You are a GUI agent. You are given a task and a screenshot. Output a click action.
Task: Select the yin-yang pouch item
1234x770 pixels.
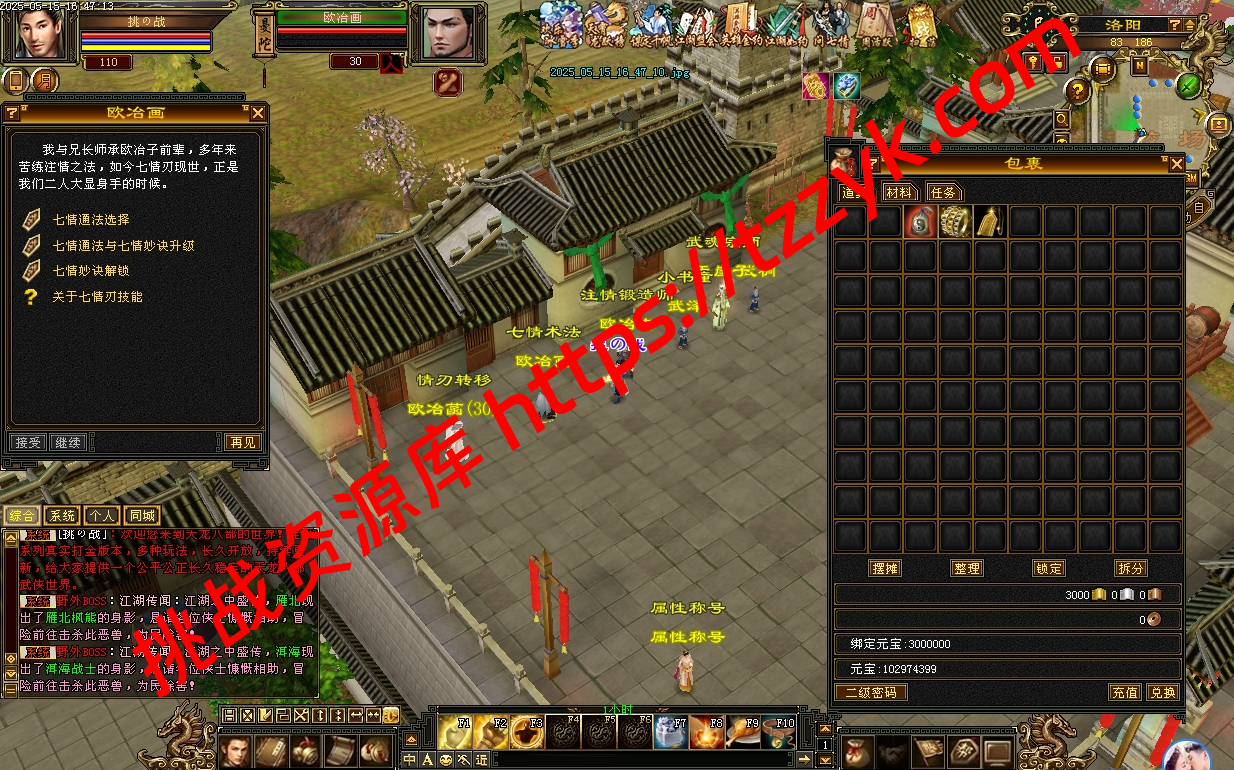(920, 222)
